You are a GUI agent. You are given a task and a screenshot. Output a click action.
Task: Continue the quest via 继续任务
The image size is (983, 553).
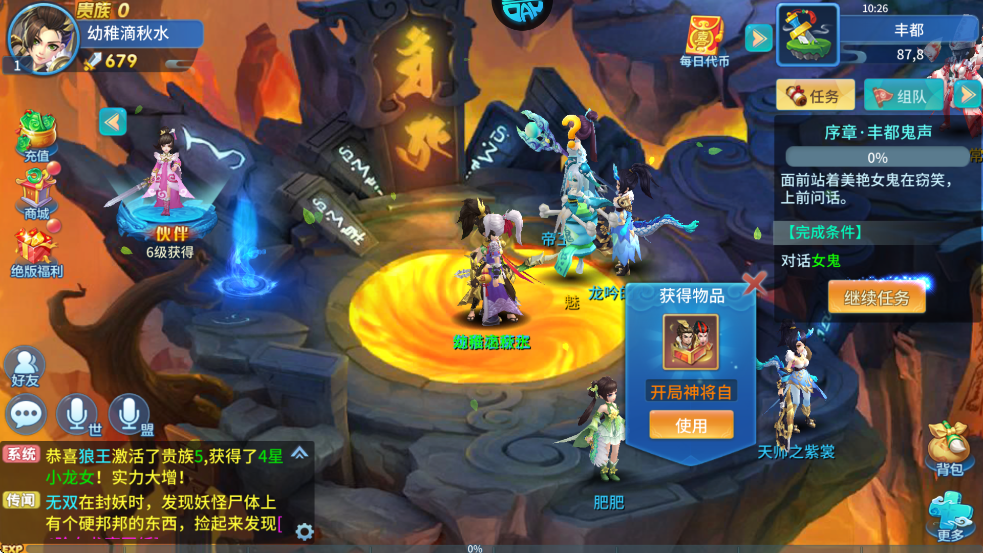pos(876,297)
